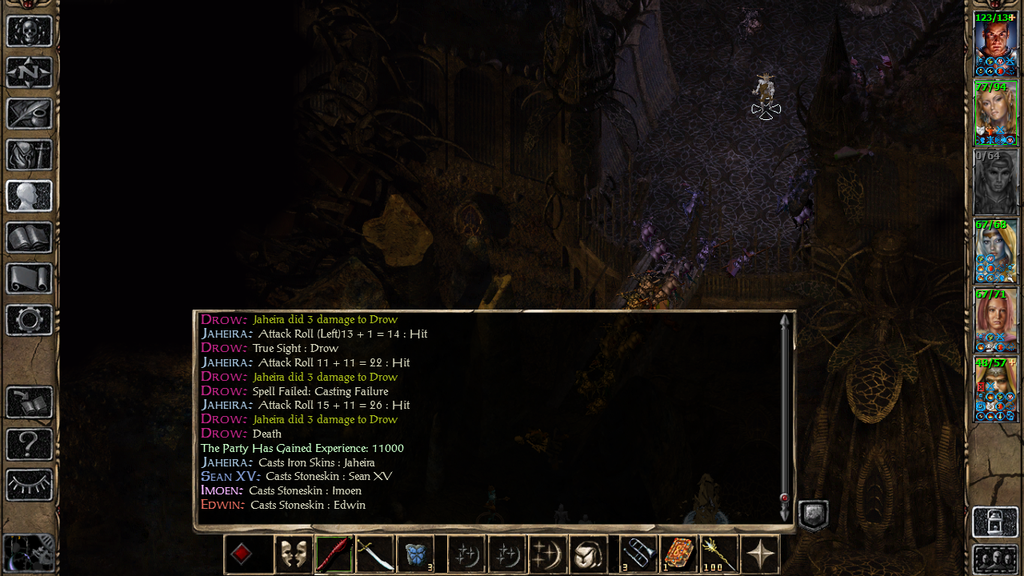Click the message log scrollbar
Screen dimensions: 1024x576
tap(784, 415)
